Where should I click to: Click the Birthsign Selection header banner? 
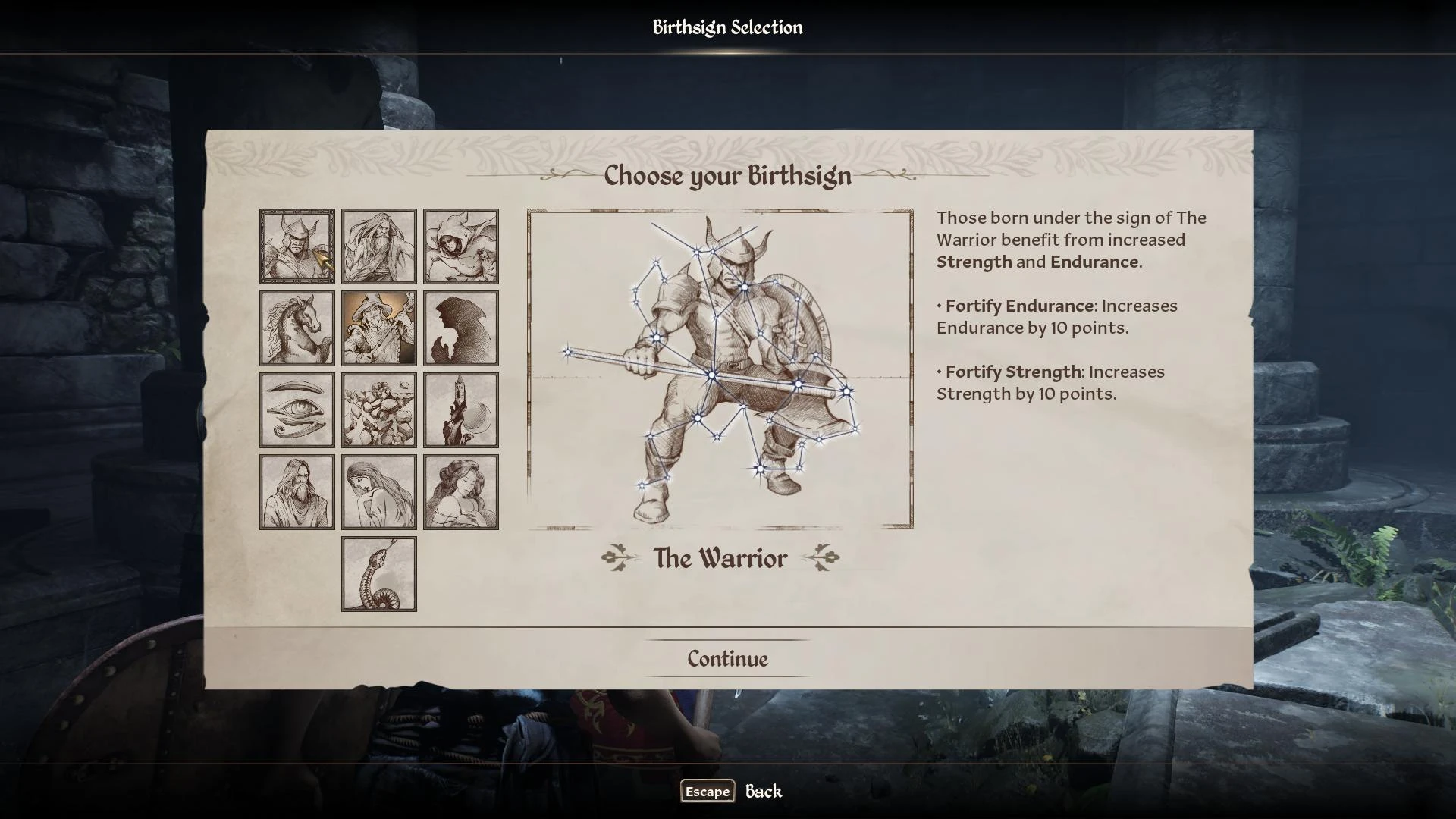(727, 28)
